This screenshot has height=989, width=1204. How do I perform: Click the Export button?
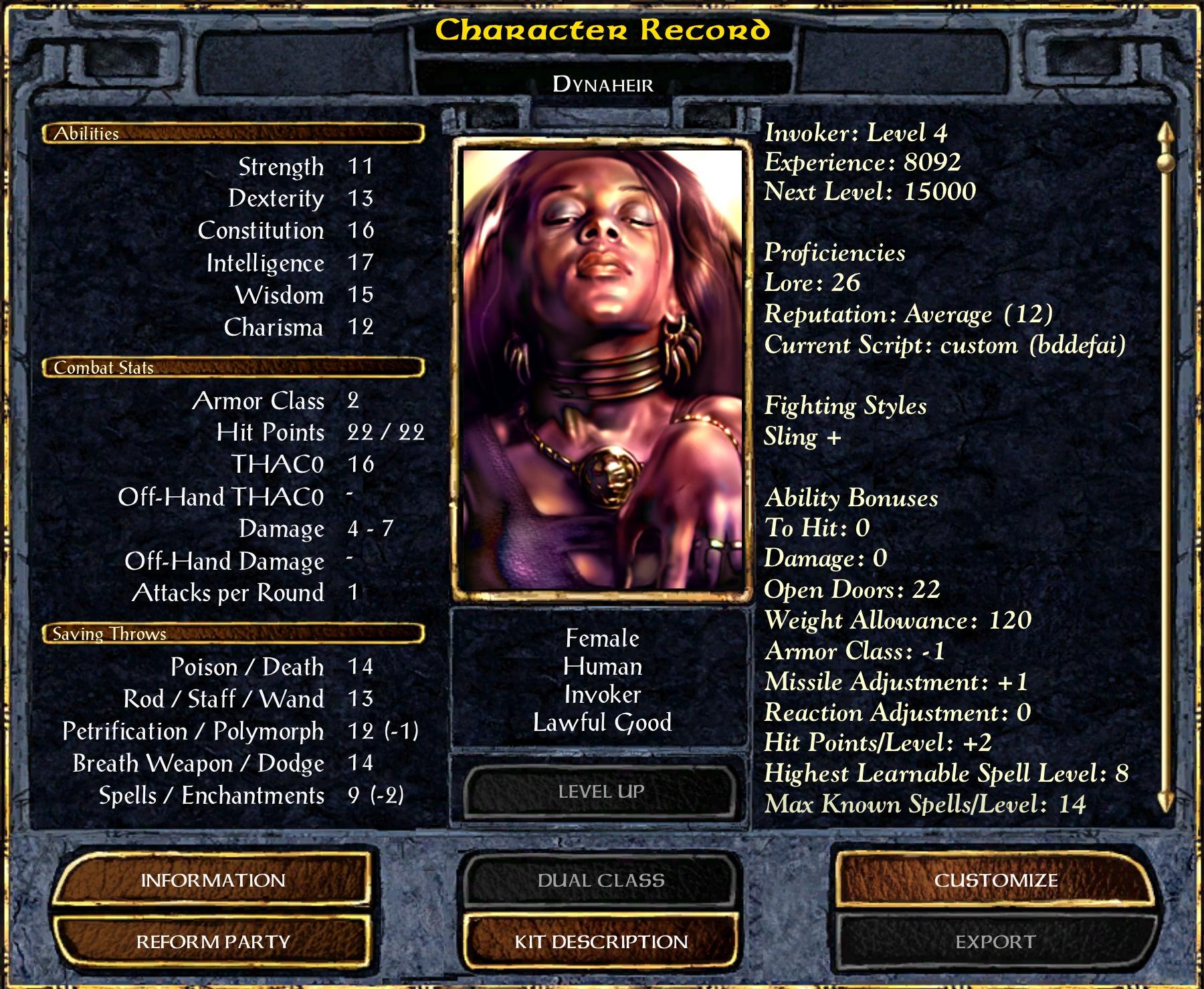[x=995, y=942]
